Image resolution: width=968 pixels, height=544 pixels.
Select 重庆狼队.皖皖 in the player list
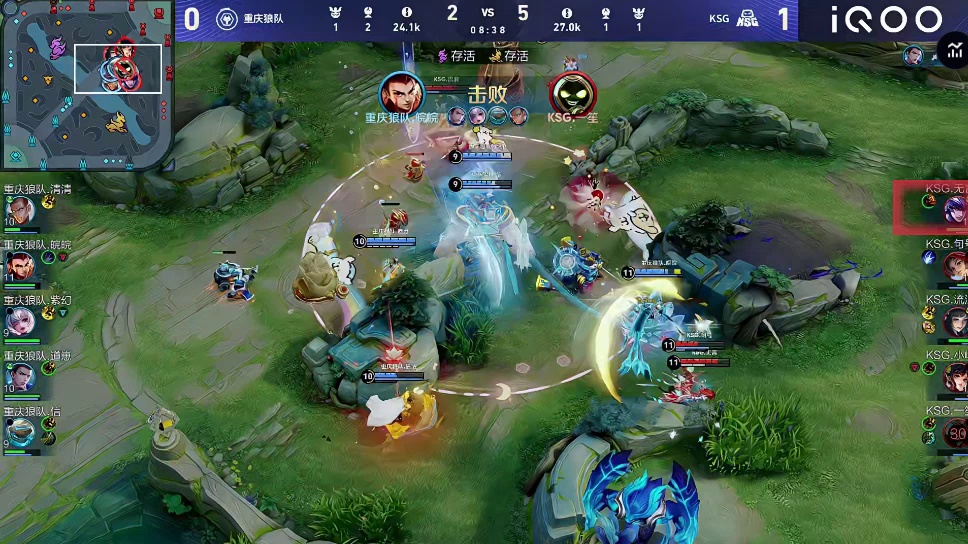(21, 265)
